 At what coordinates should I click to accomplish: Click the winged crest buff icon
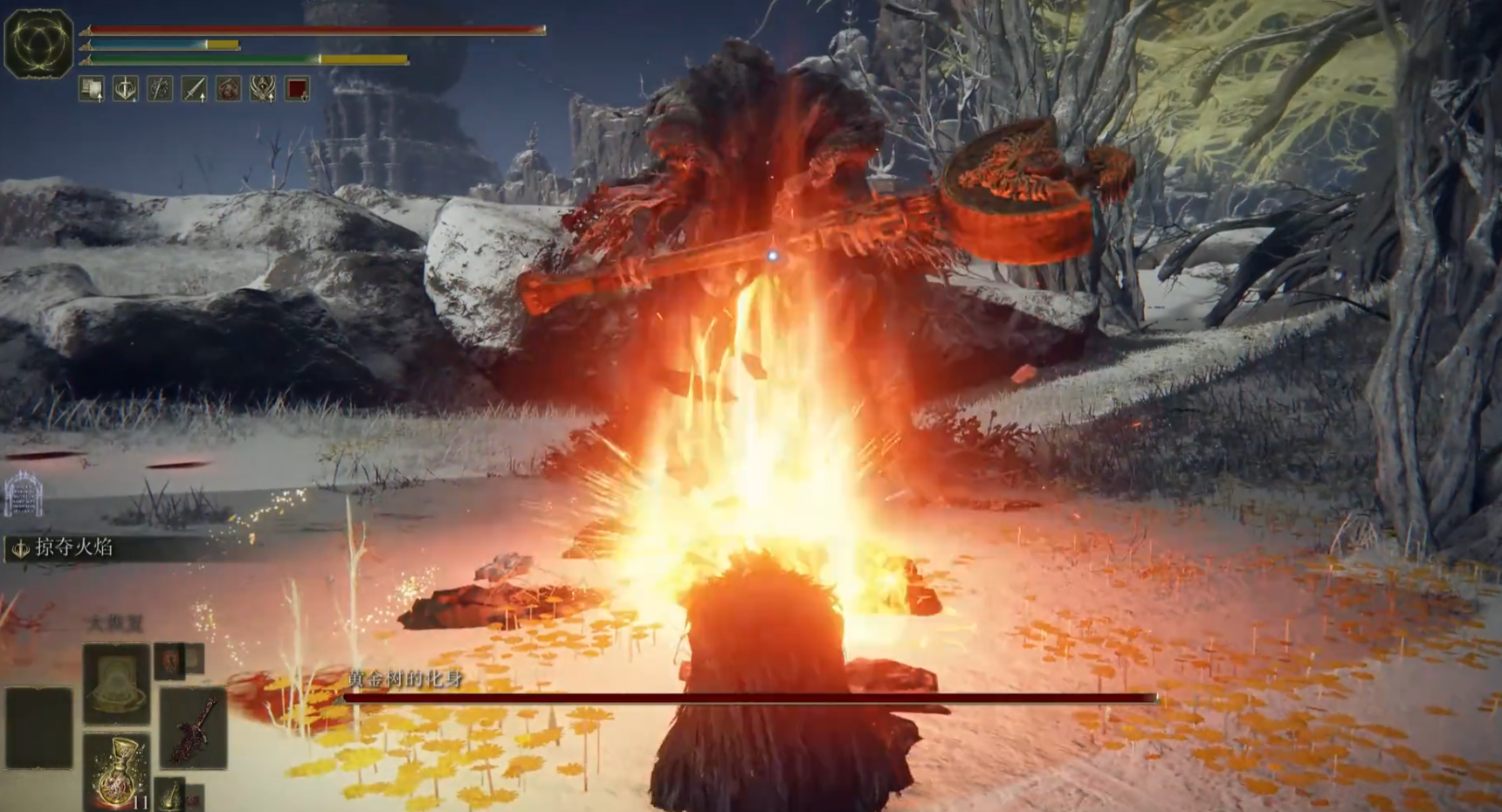pos(263,89)
